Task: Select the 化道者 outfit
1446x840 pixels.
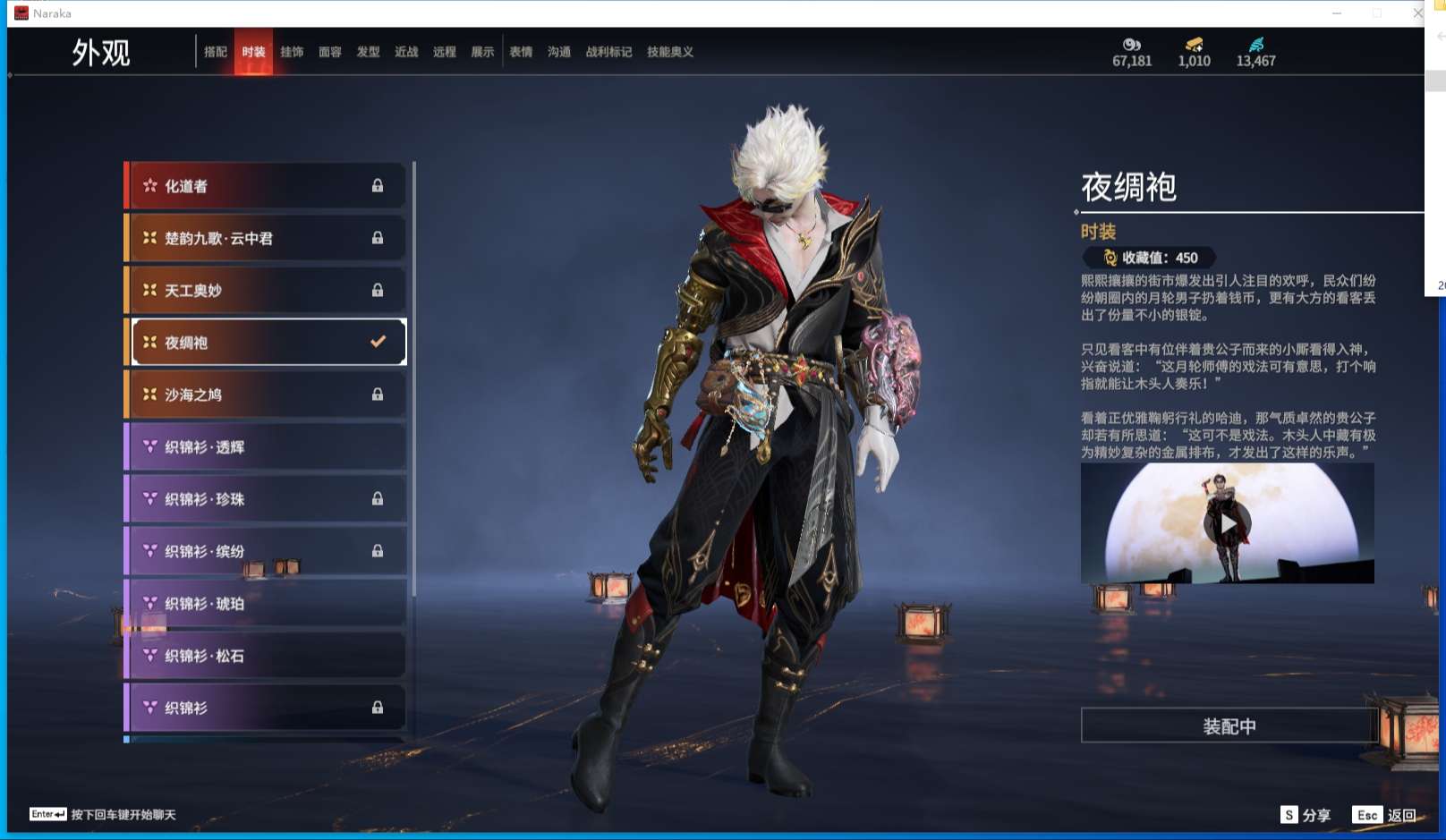Action: point(265,186)
